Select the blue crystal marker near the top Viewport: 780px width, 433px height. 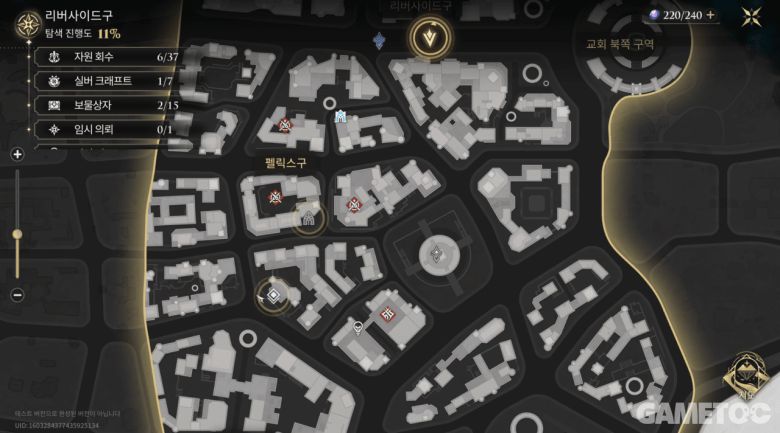(379, 40)
